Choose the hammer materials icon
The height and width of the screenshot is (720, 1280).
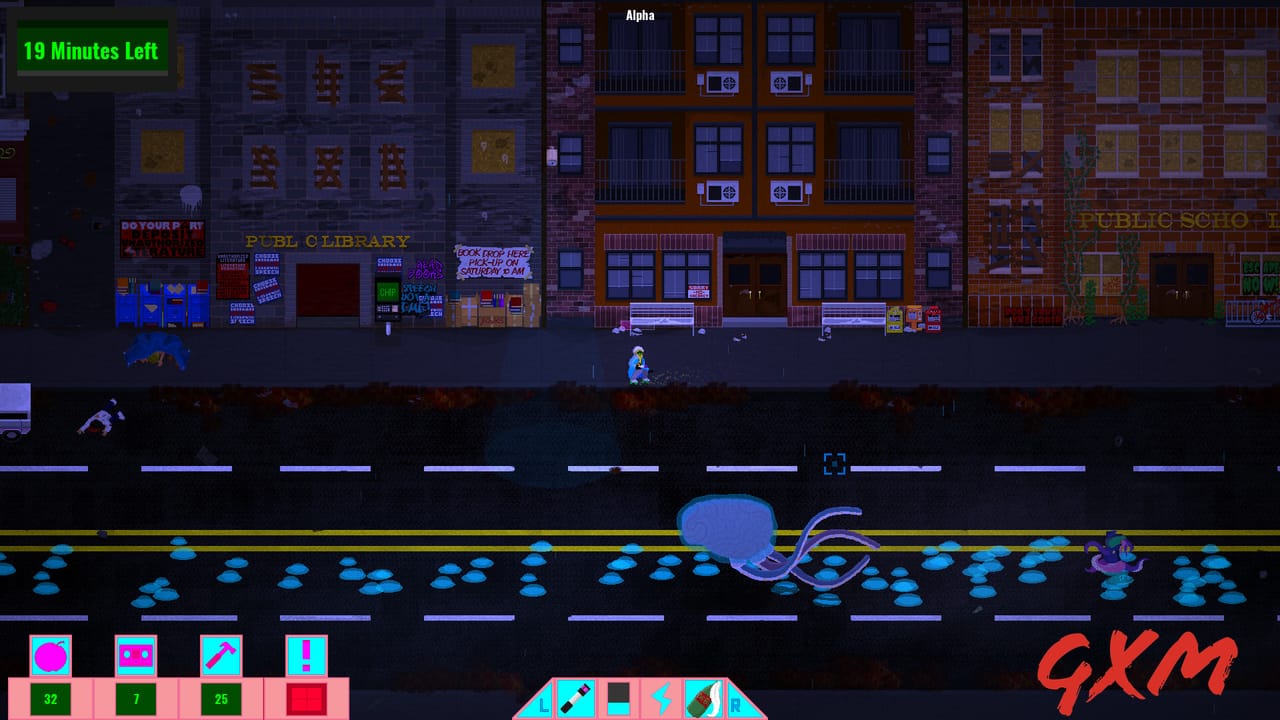(221, 656)
